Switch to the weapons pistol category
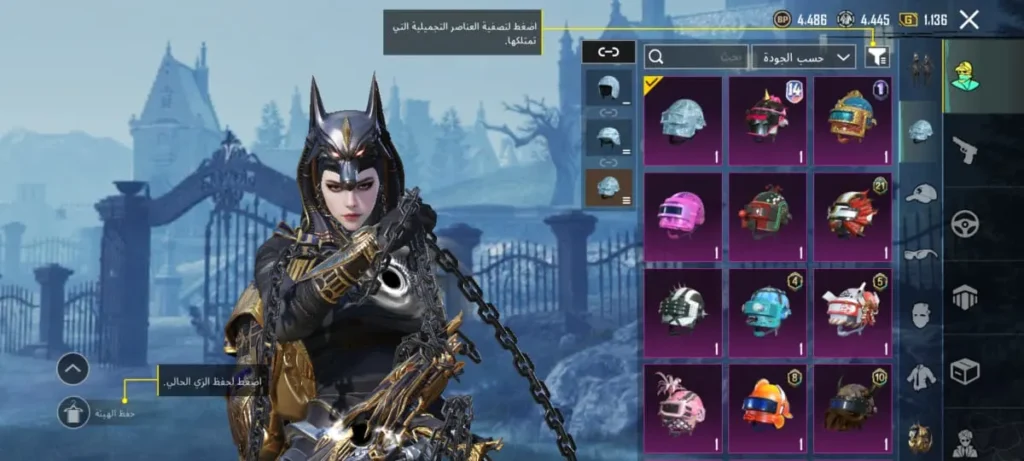 tap(964, 150)
